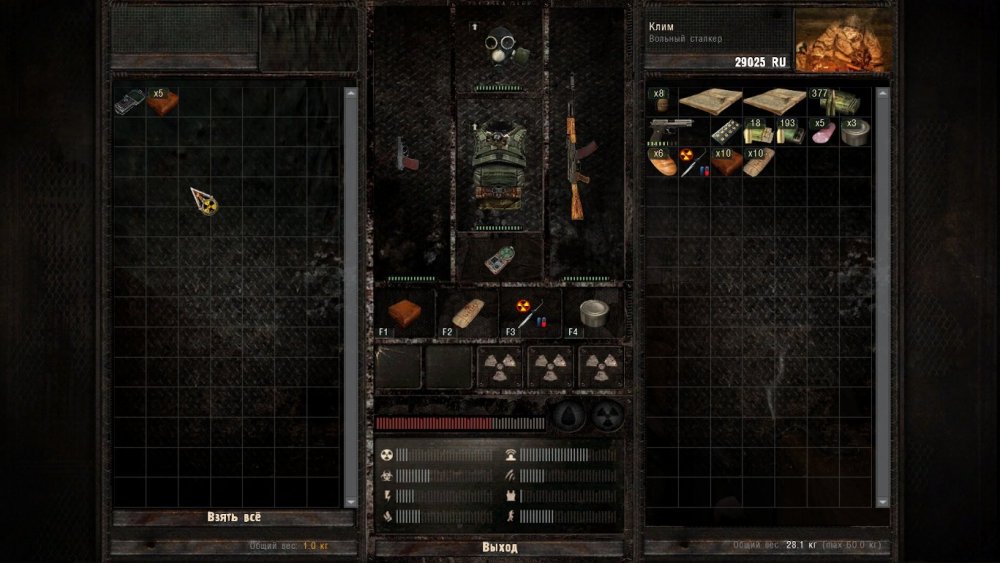Select the 377-round rifle ammo stack
1000x563 pixels.
[x=838, y=101]
